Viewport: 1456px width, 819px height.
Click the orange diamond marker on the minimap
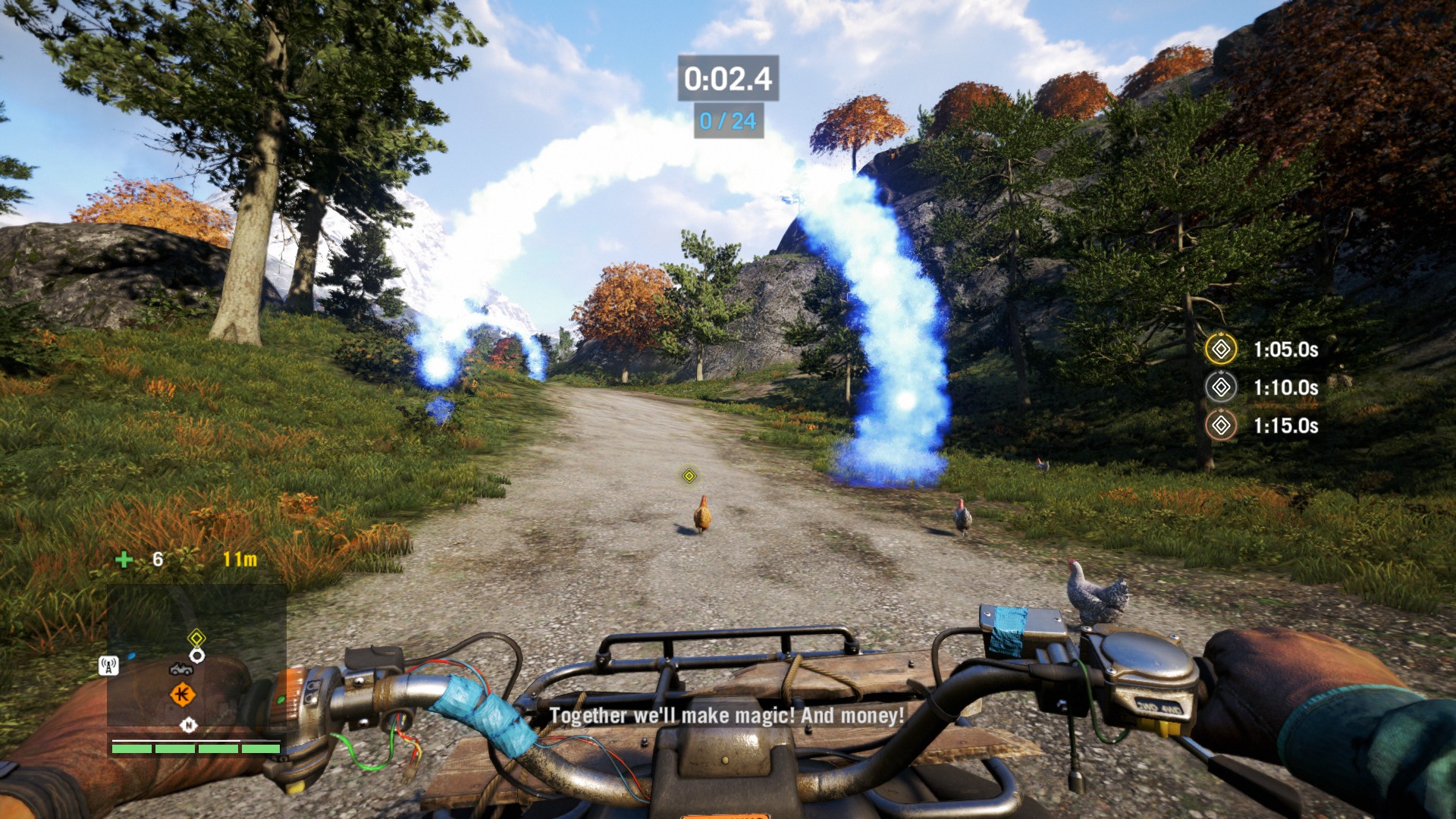[x=182, y=694]
